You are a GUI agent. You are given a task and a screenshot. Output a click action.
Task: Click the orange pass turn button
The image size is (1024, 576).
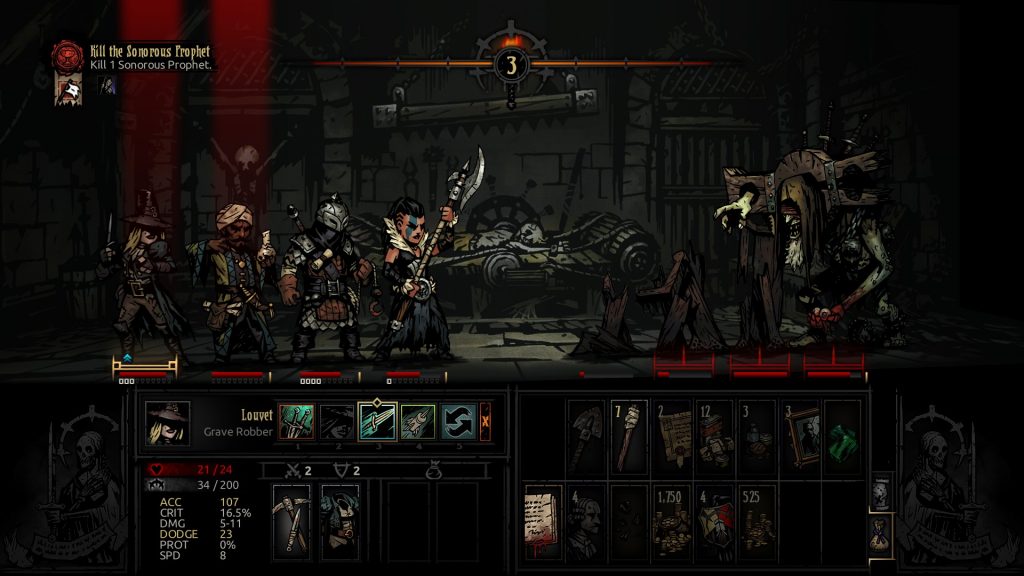486,421
